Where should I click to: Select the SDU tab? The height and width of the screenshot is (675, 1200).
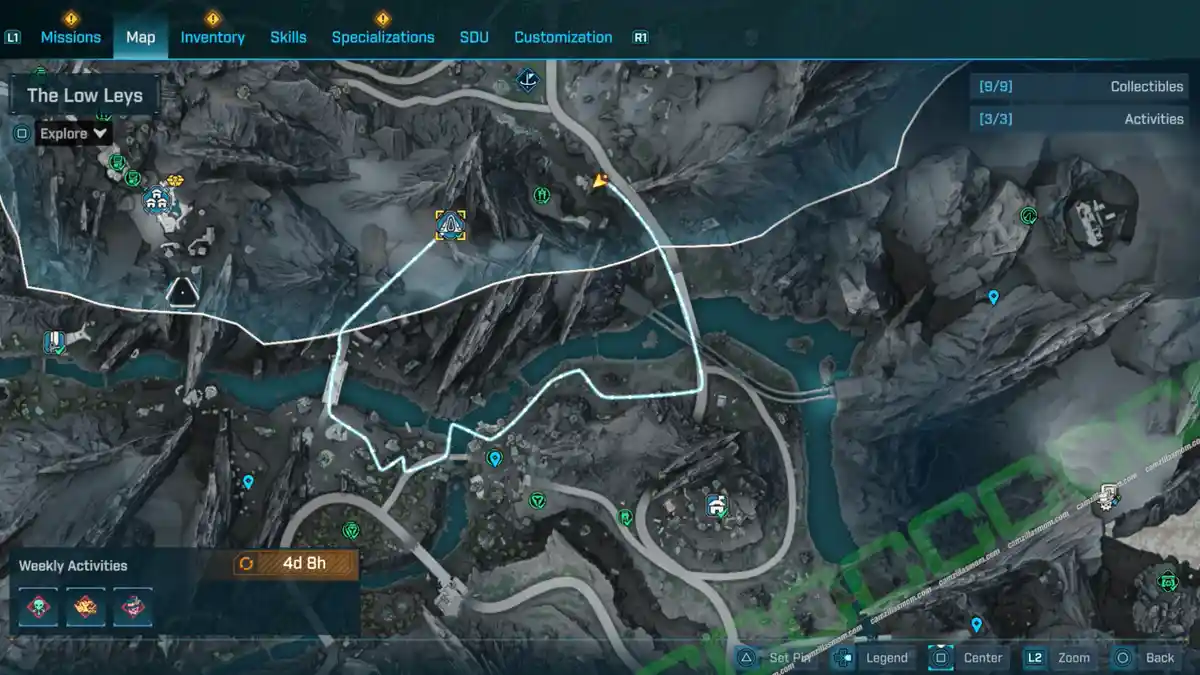click(x=474, y=37)
